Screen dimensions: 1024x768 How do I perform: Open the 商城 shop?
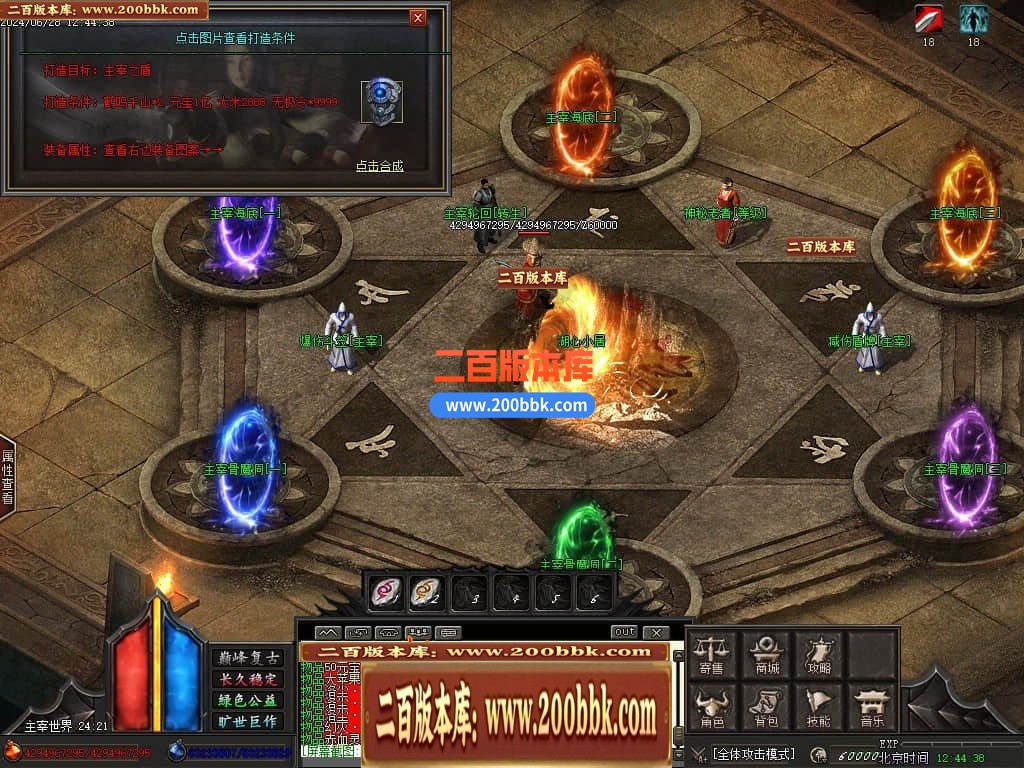(767, 654)
